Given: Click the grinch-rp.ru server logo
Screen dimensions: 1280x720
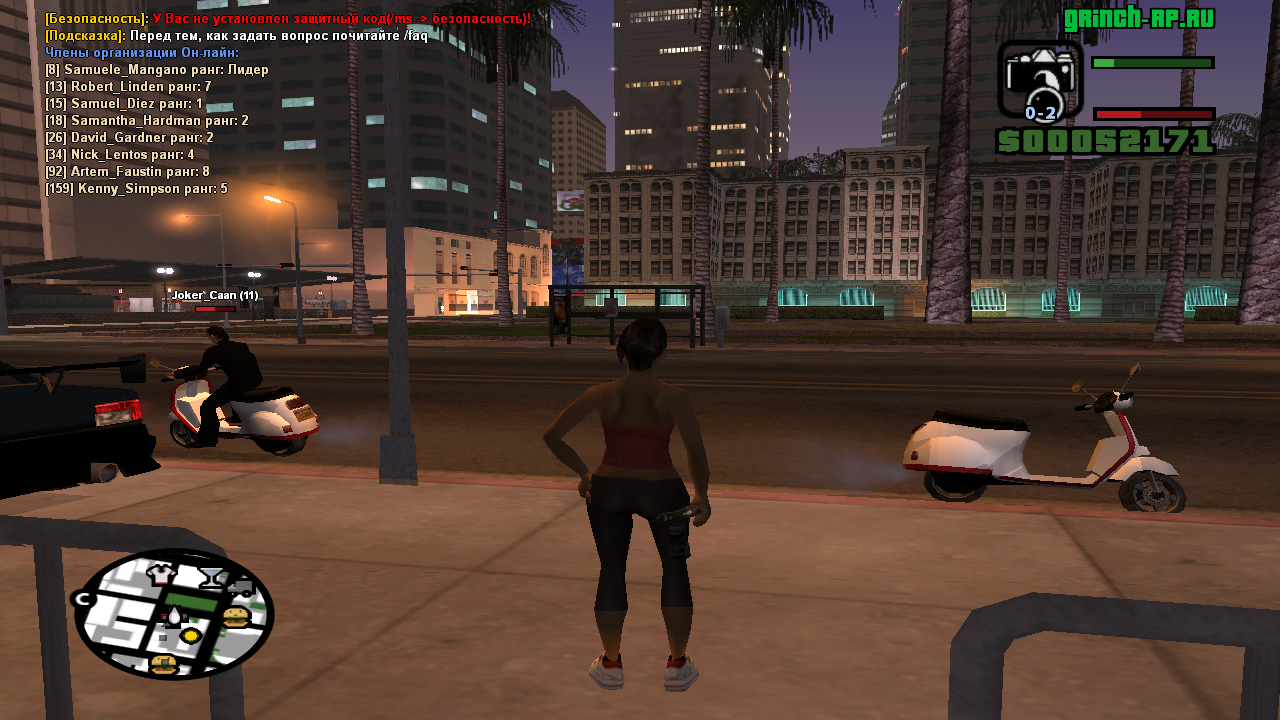Looking at the screenshot, I should click(x=1139, y=19).
